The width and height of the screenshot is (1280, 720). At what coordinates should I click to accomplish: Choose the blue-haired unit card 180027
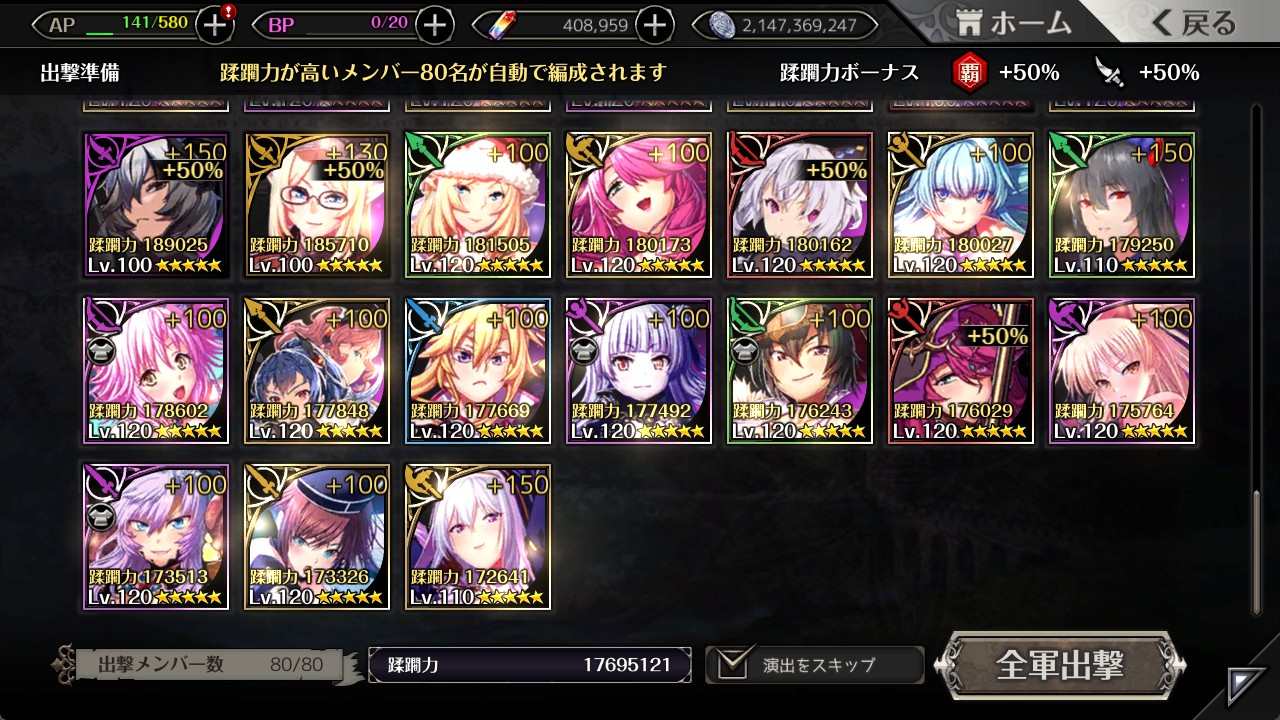click(x=961, y=205)
